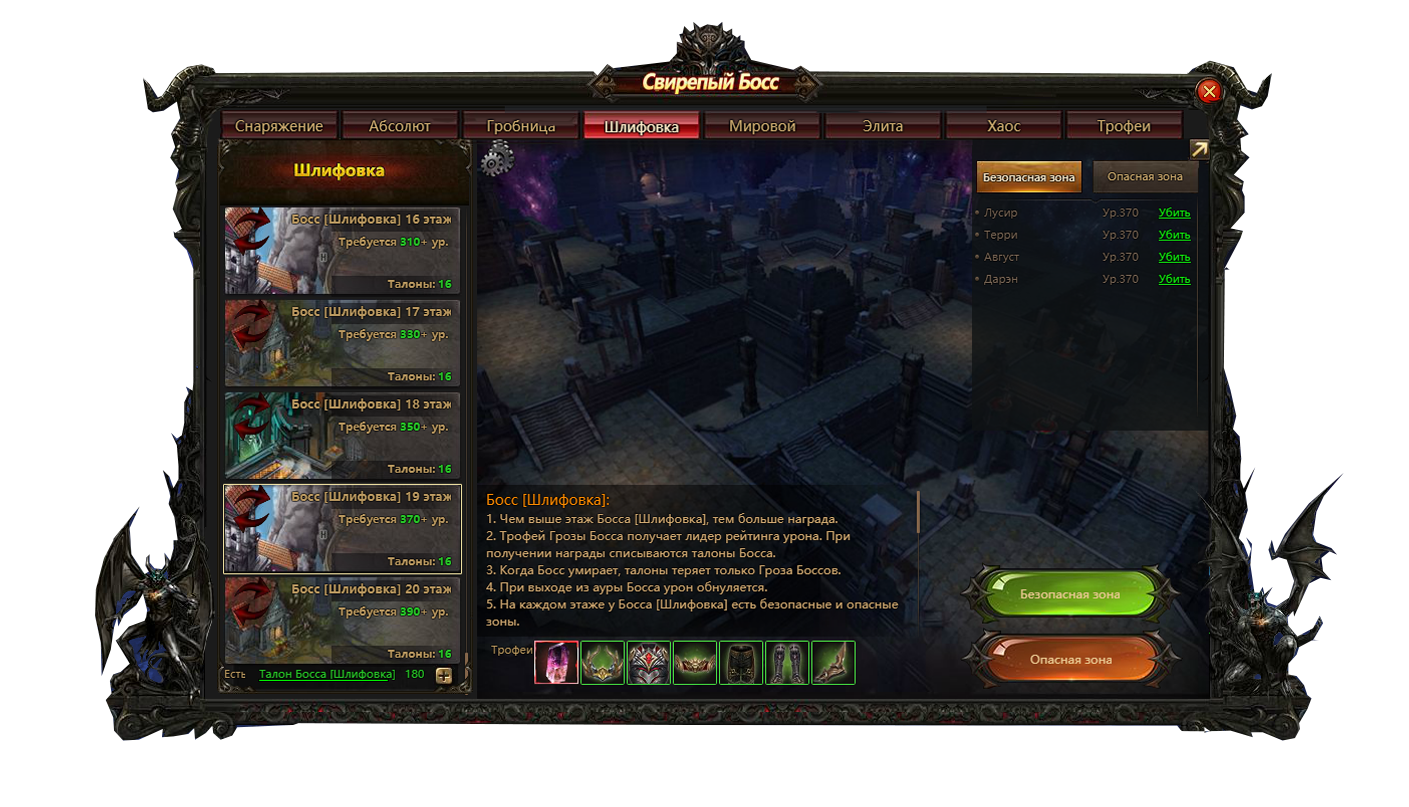The image size is (1409, 807).
Task: Show the Хаос tab
Action: point(1004,126)
